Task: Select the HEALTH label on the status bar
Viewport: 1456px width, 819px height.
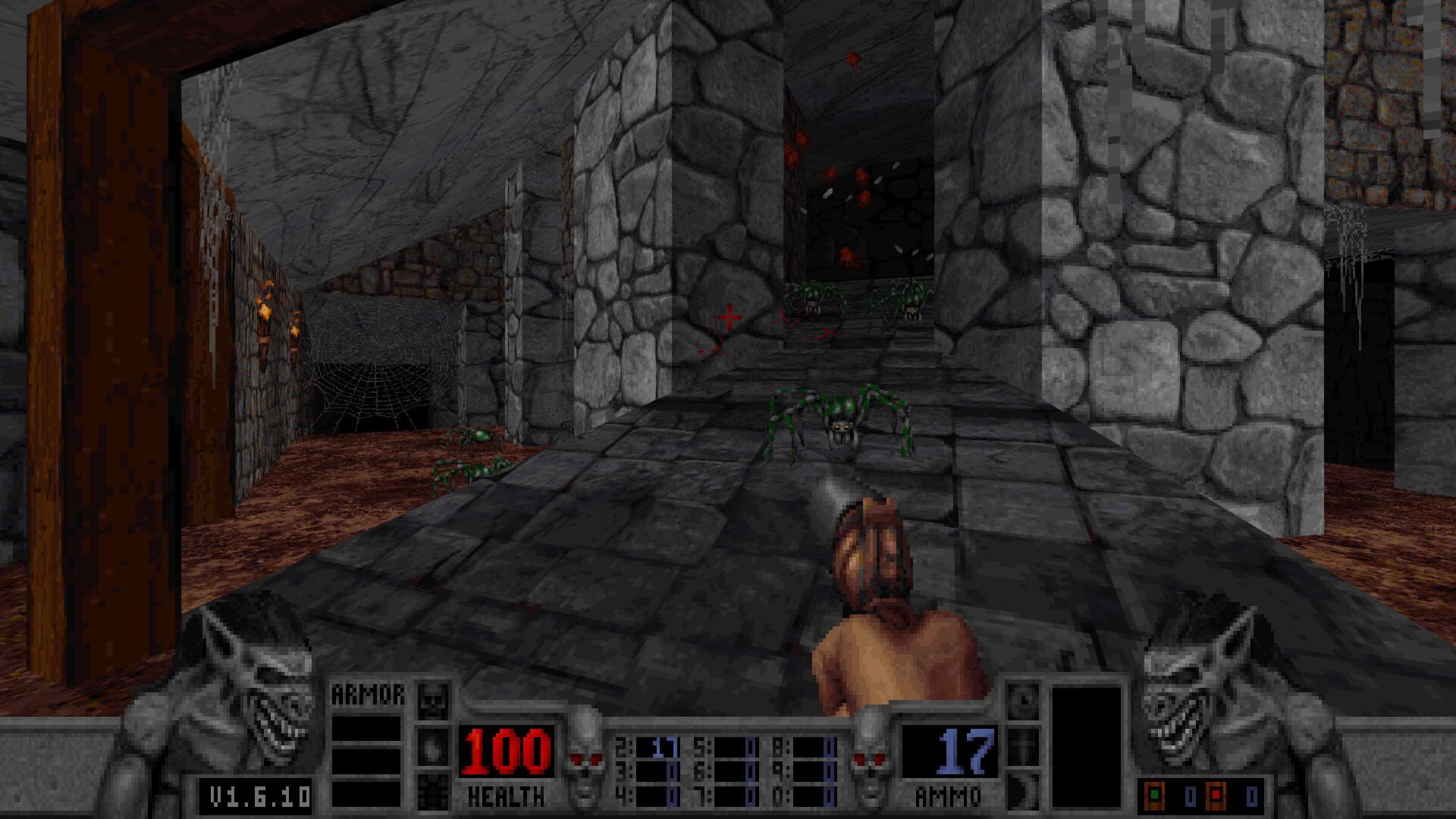Action: 506,796
